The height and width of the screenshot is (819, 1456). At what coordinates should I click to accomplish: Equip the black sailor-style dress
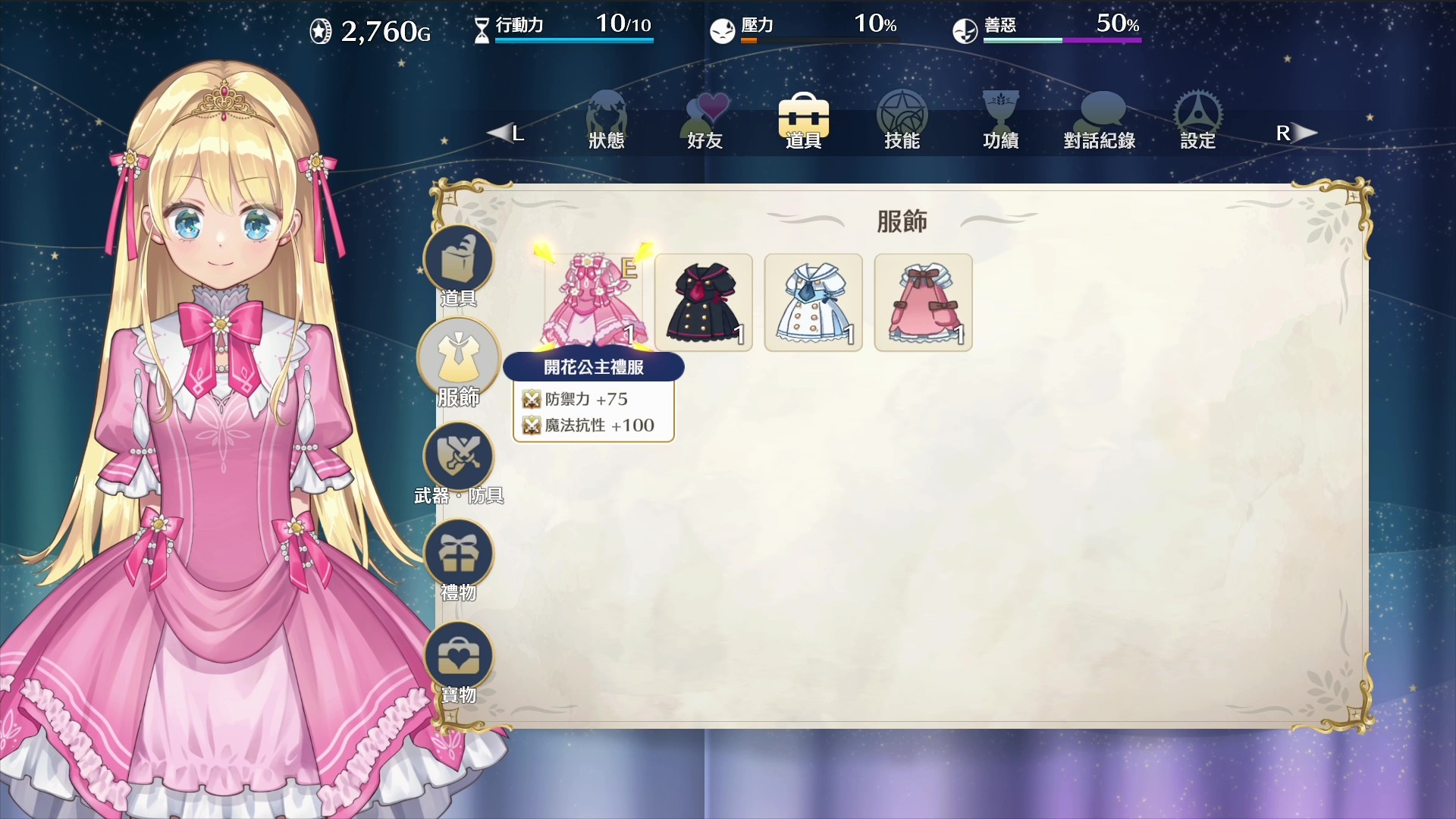click(703, 302)
